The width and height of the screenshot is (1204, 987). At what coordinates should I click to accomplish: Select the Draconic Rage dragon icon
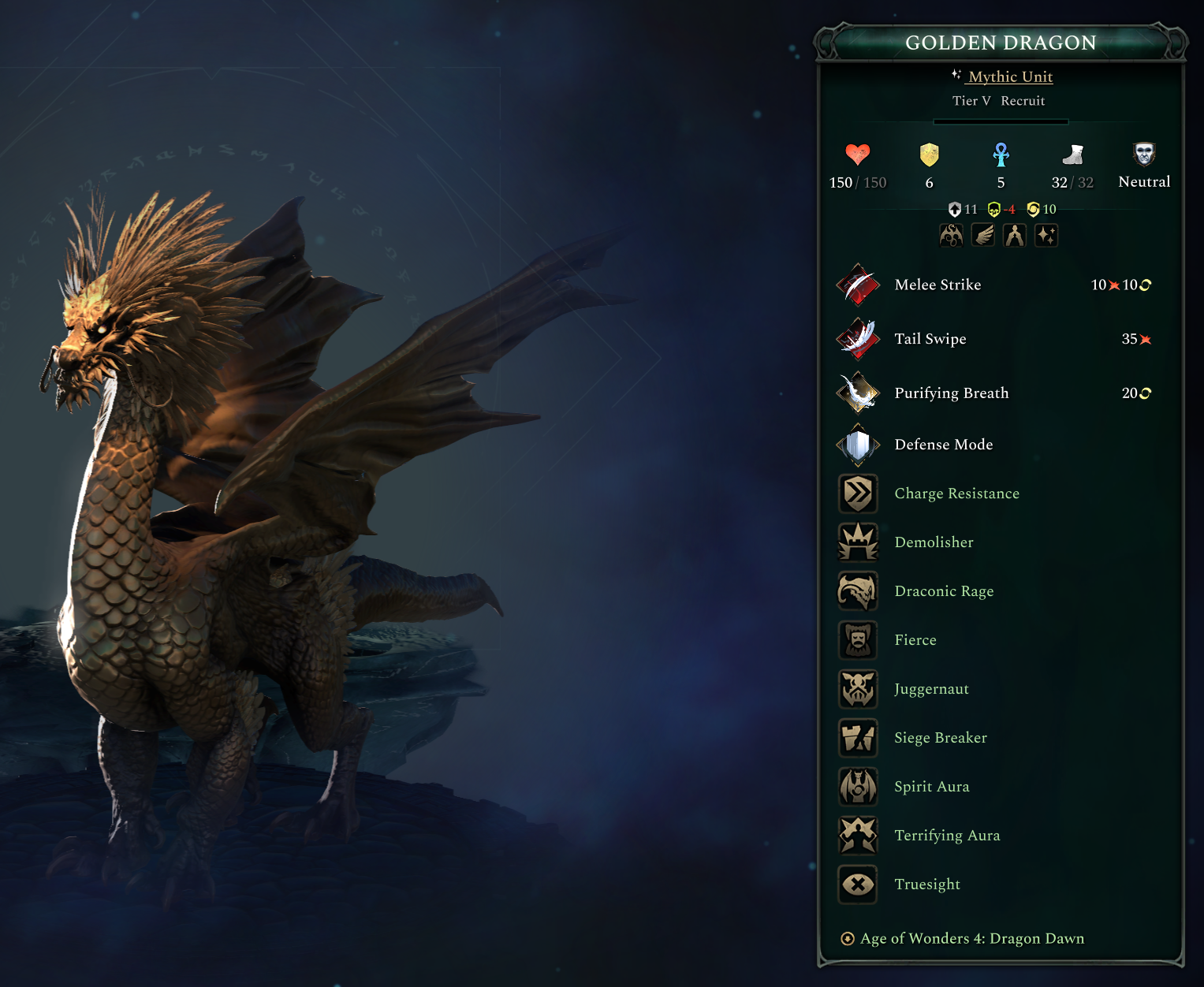(x=858, y=590)
